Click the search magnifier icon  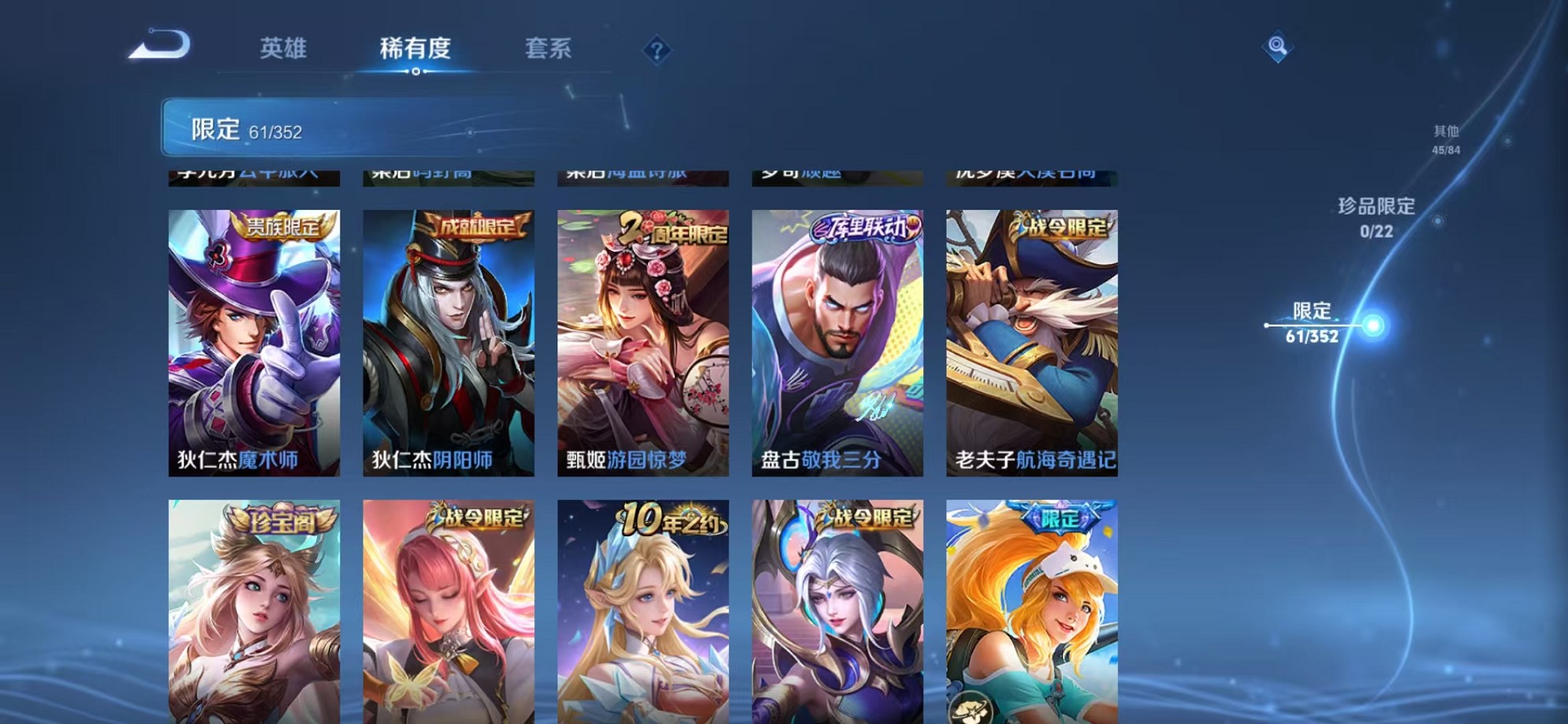[x=1277, y=47]
